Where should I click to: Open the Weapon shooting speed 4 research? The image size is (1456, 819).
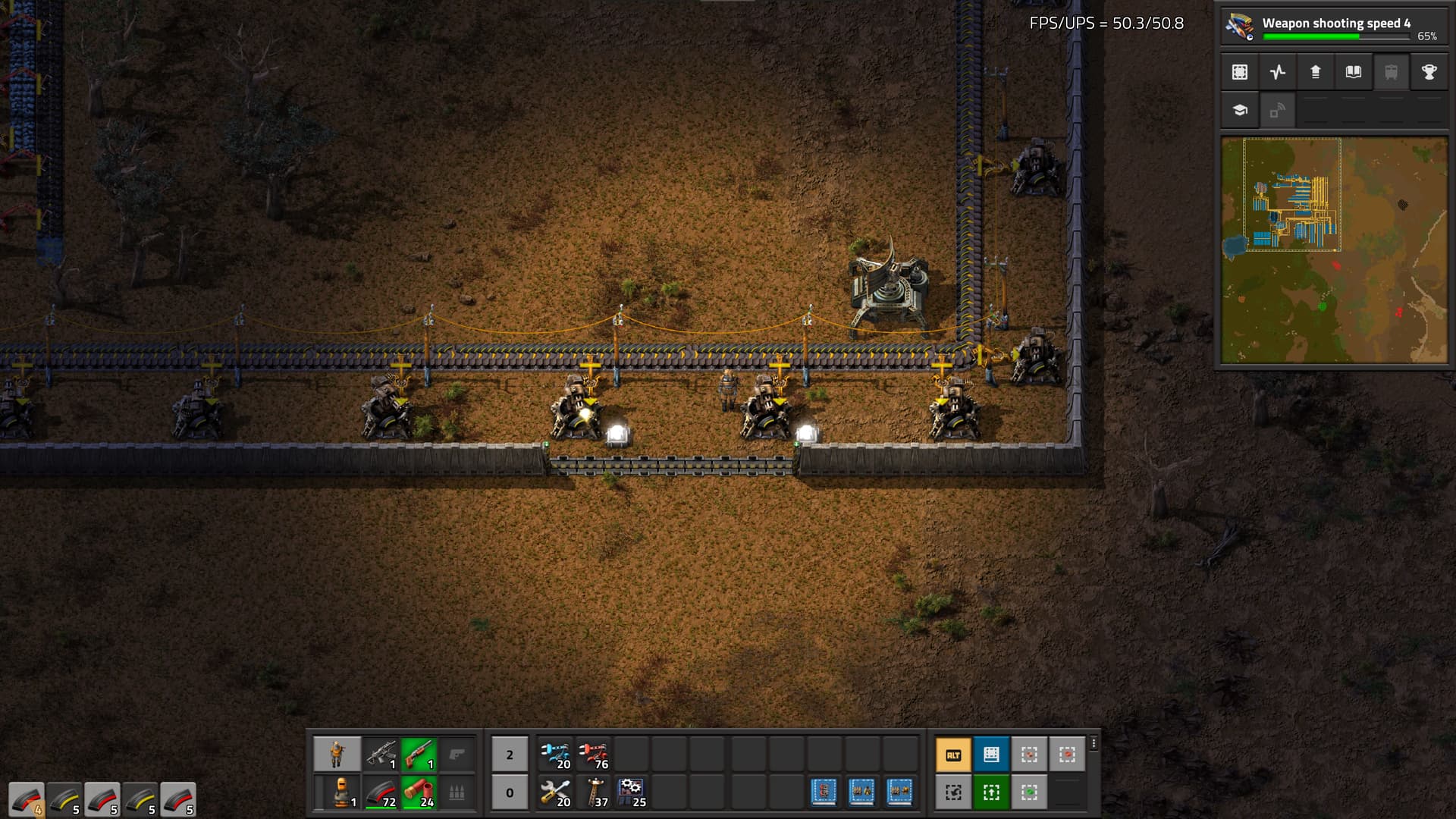(x=1333, y=27)
